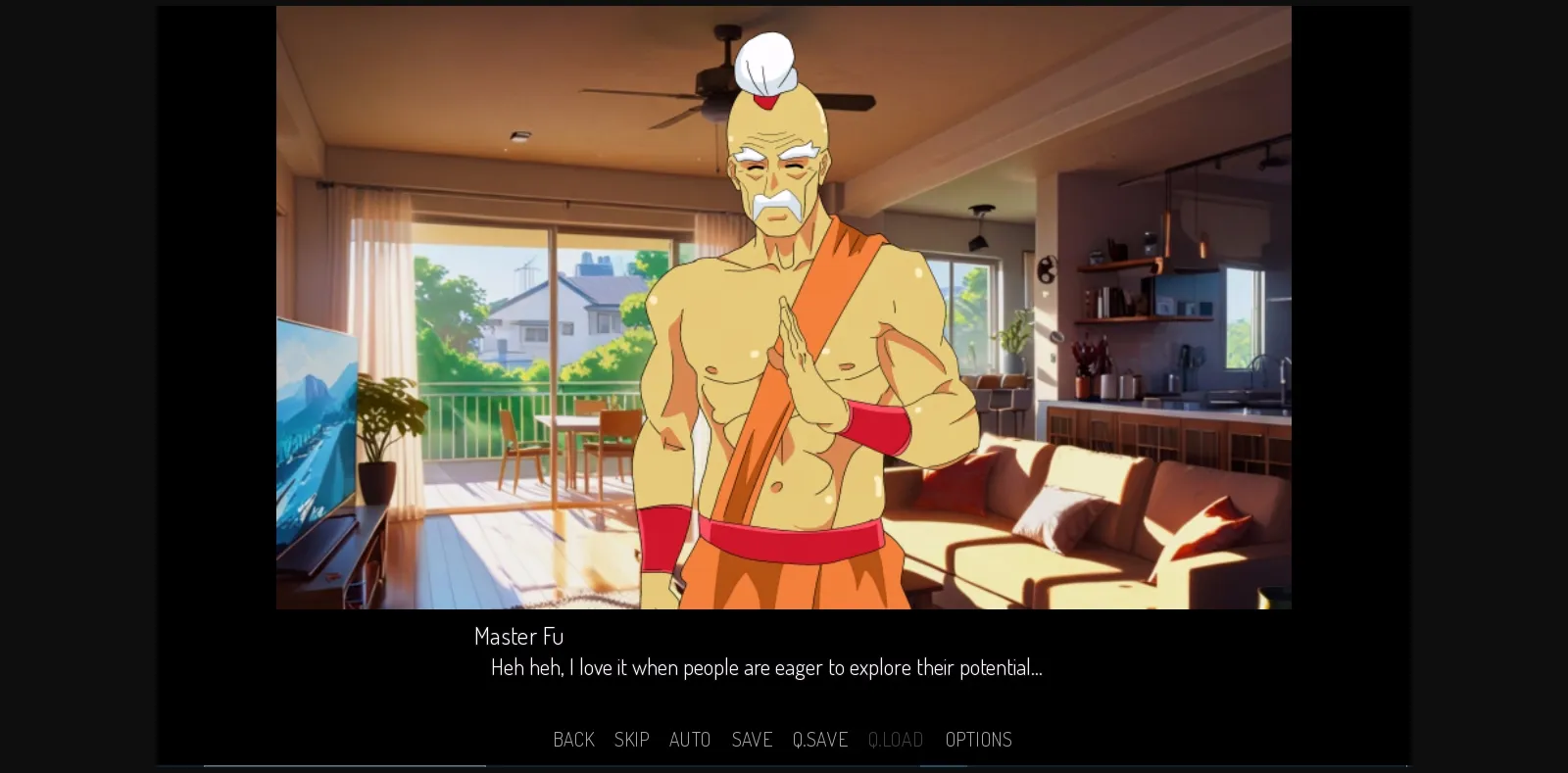Click the Master Fu name label

[x=518, y=636]
